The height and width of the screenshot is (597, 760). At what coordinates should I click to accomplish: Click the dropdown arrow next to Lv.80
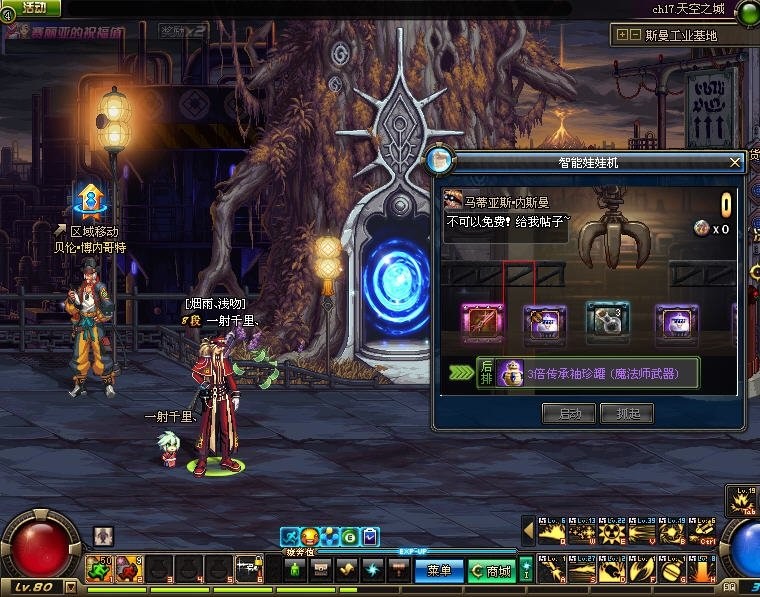[68, 587]
